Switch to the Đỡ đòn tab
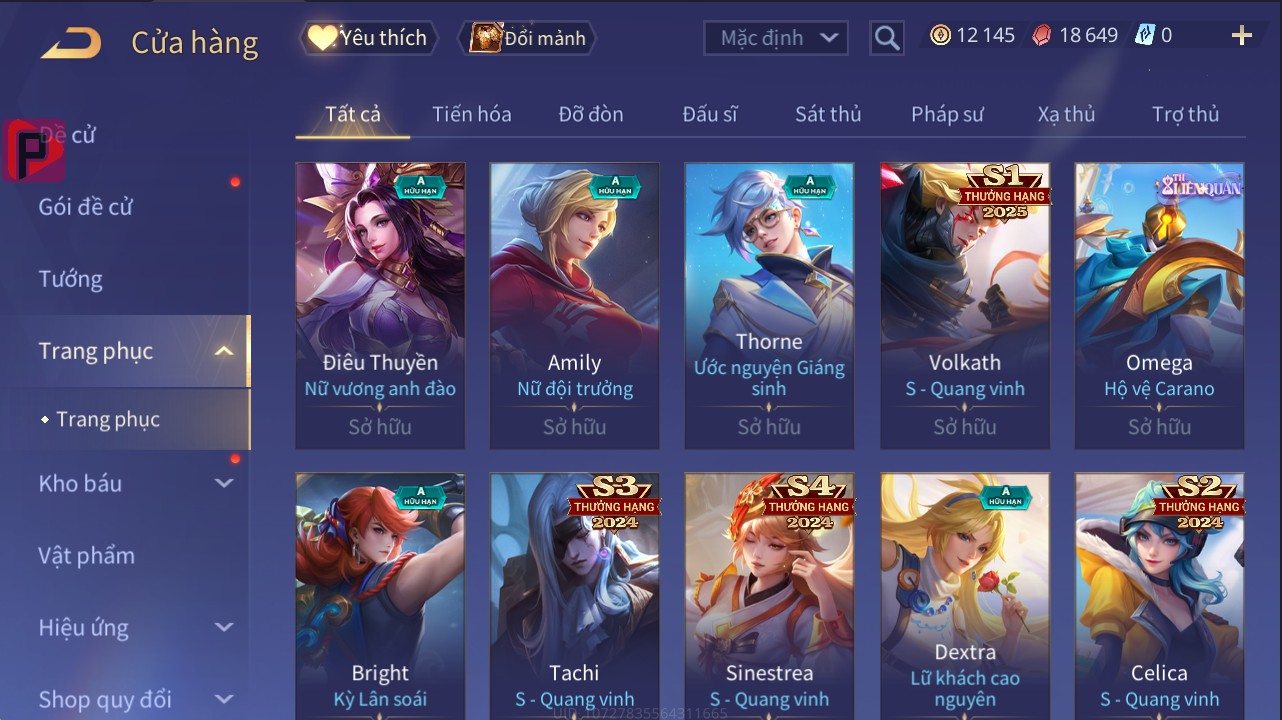Viewport: 1282px width, 720px height. pyautogui.click(x=591, y=114)
